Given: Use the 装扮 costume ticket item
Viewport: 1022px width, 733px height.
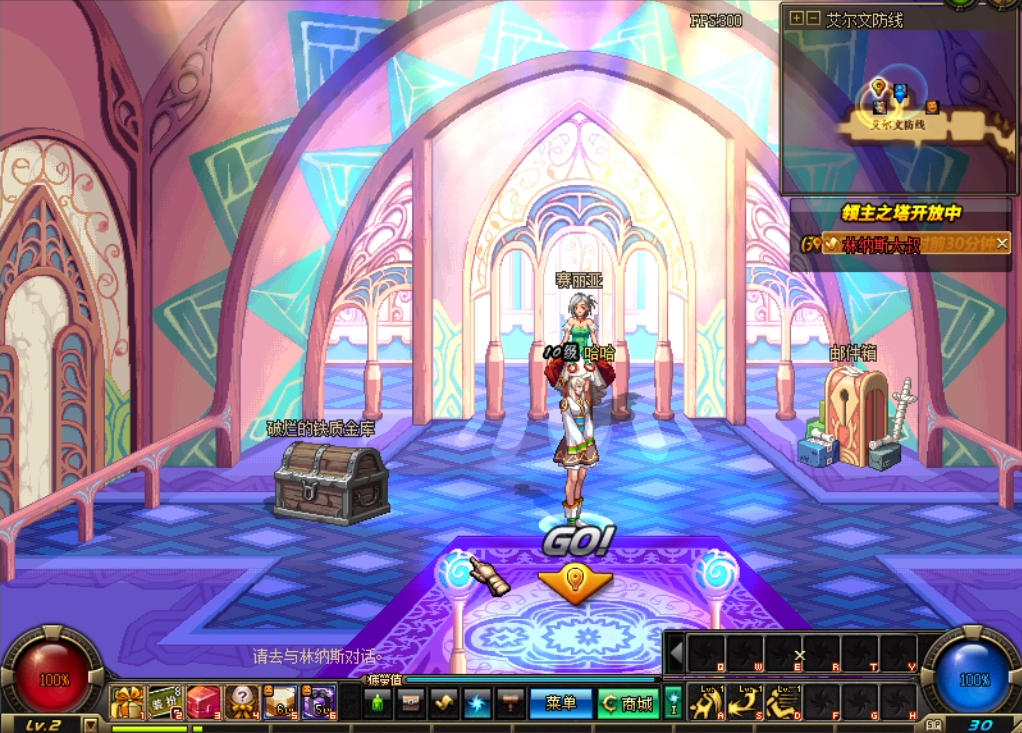Looking at the screenshot, I should (165, 702).
